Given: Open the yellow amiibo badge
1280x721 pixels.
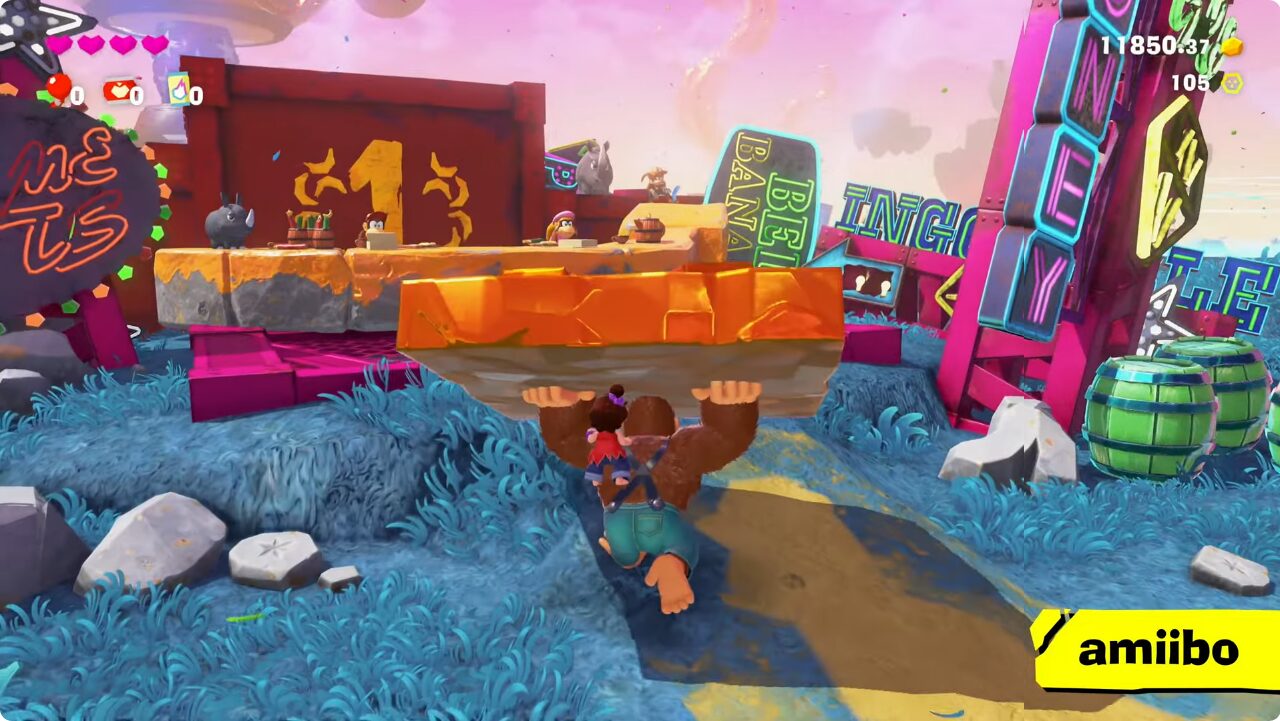Looking at the screenshot, I should click(1157, 650).
